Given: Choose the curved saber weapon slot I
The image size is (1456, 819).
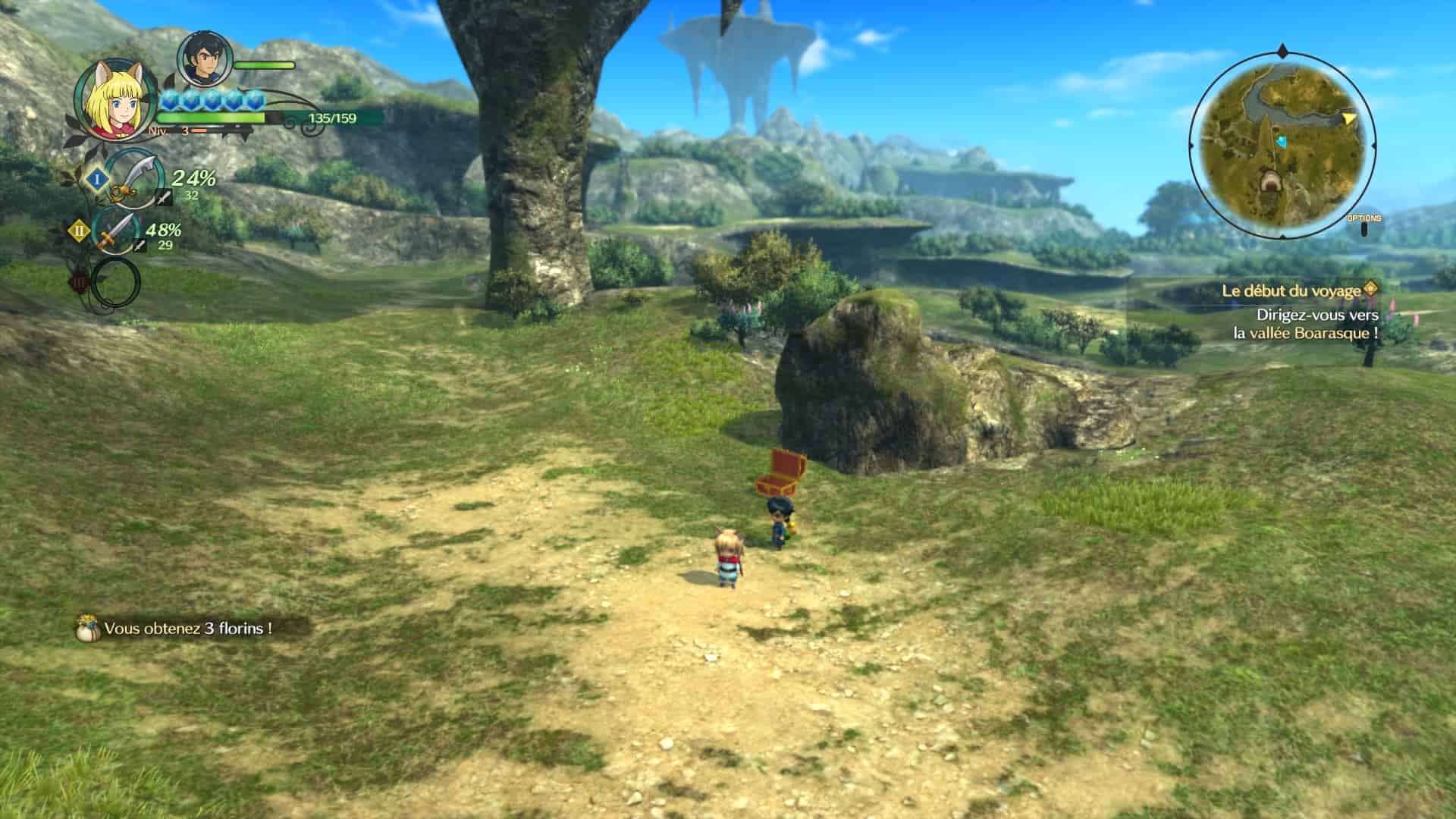Looking at the screenshot, I should [x=133, y=180].
